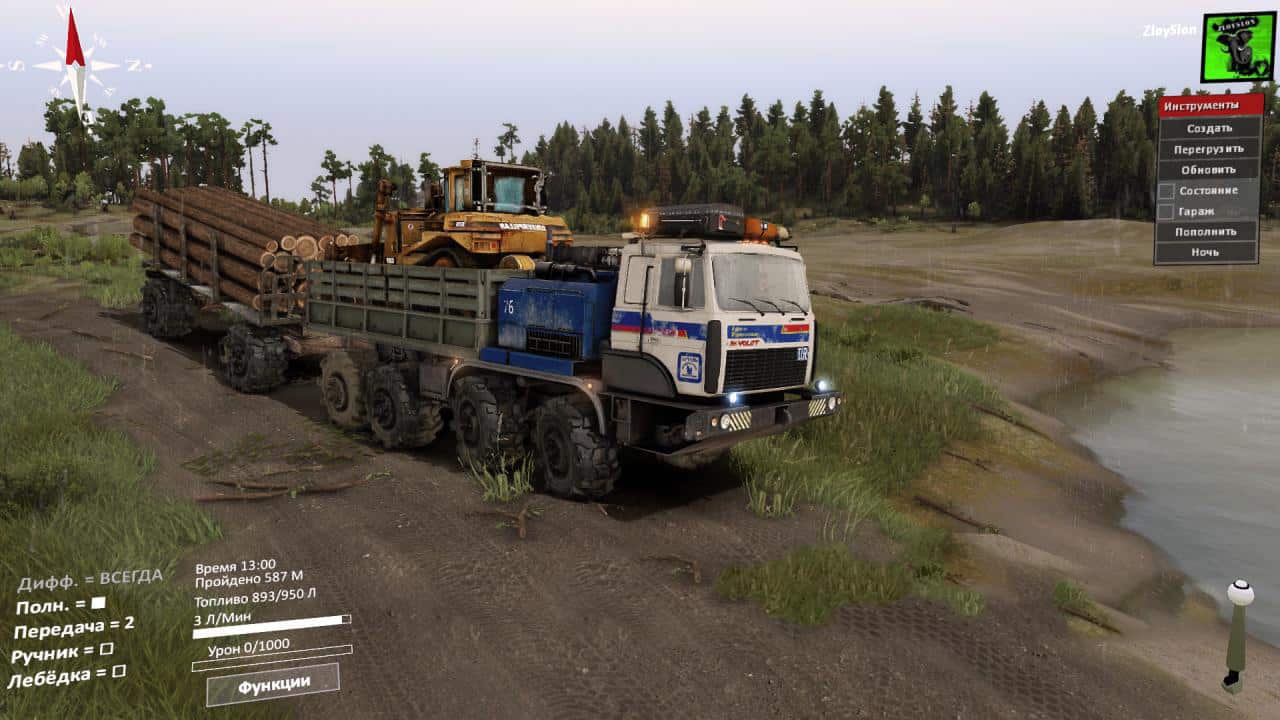1280x720 pixels.
Task: Toggle the Полн. all-wheel drive box
Action: tap(98, 603)
